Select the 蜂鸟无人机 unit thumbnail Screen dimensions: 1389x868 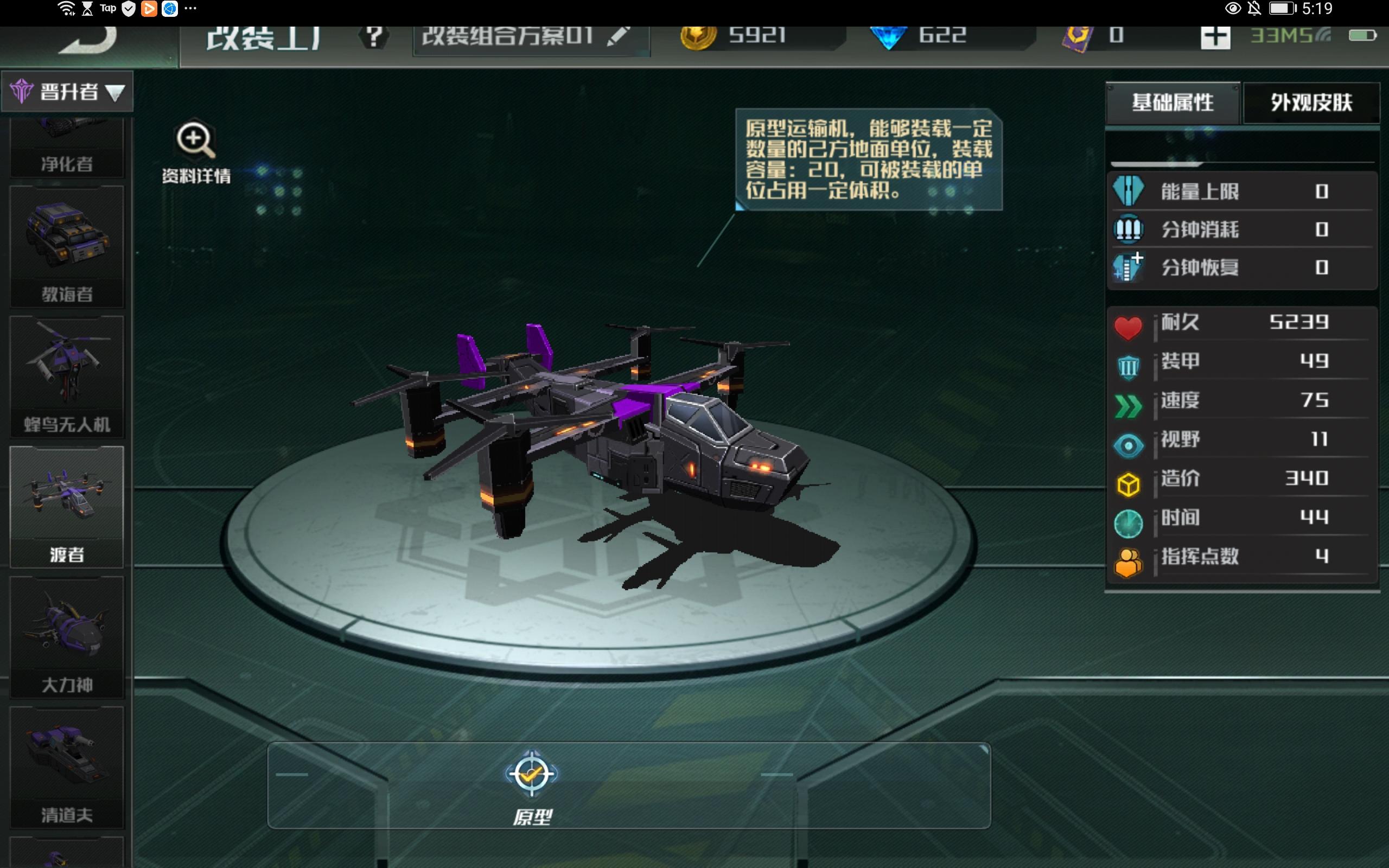[67, 376]
